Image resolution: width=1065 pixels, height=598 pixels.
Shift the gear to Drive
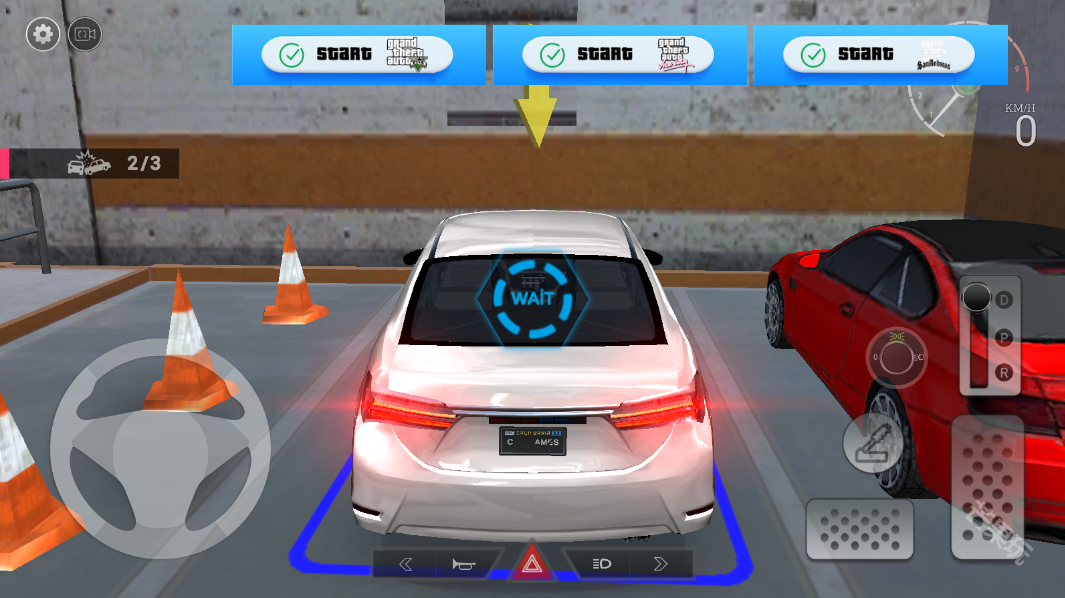click(1004, 299)
